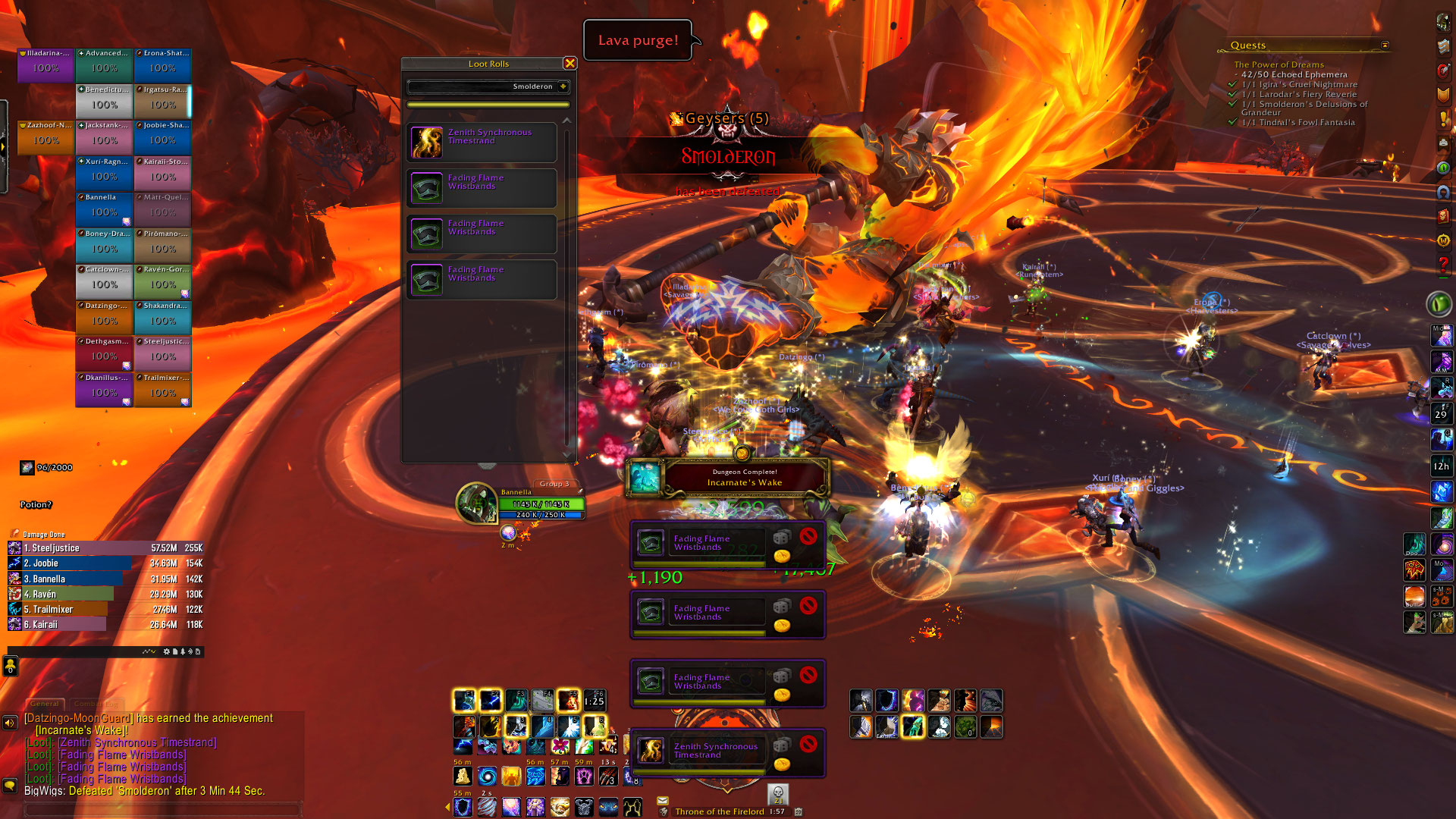Close the Loot Rolls window

(x=570, y=64)
